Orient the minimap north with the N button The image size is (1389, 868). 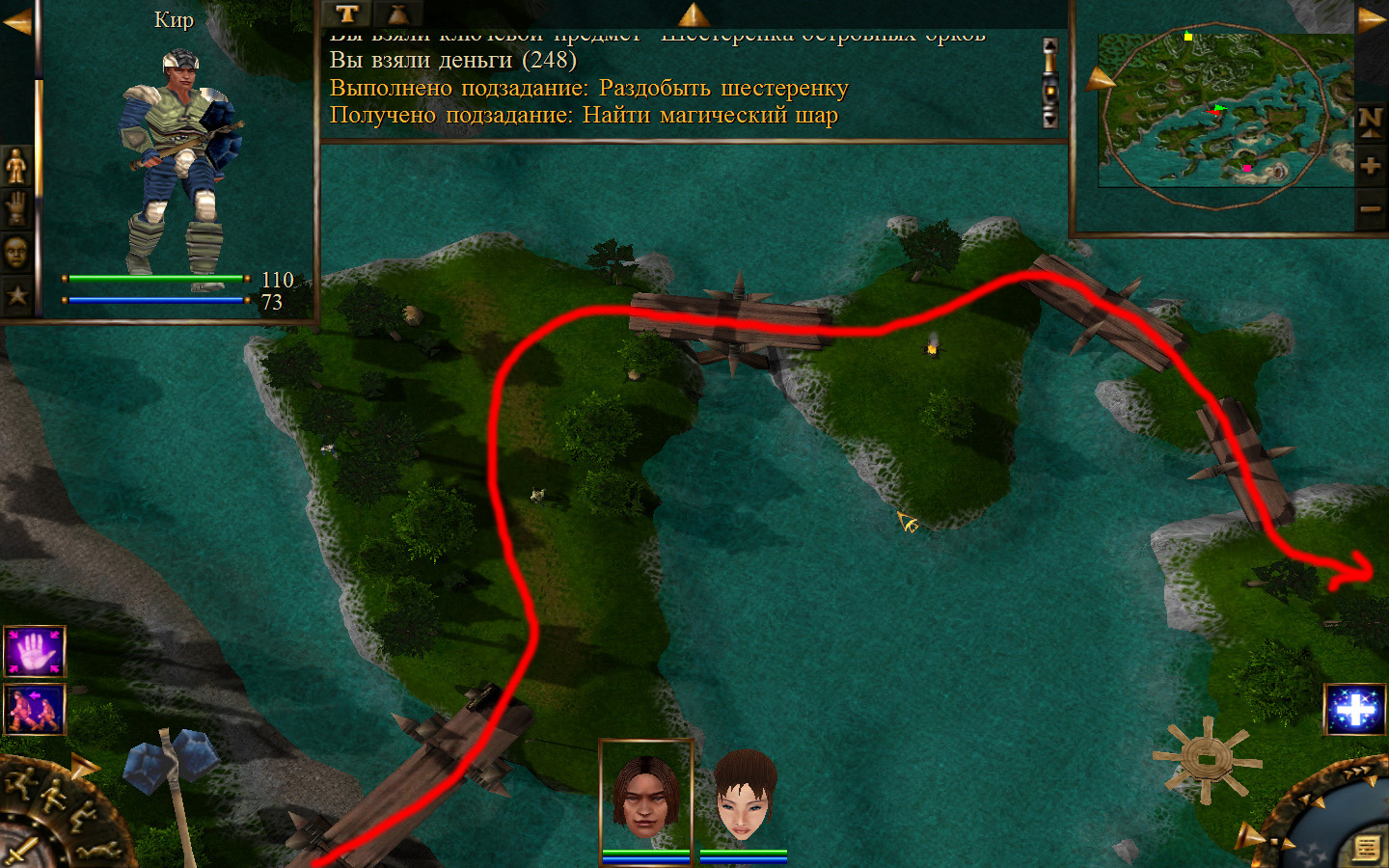point(1370,122)
